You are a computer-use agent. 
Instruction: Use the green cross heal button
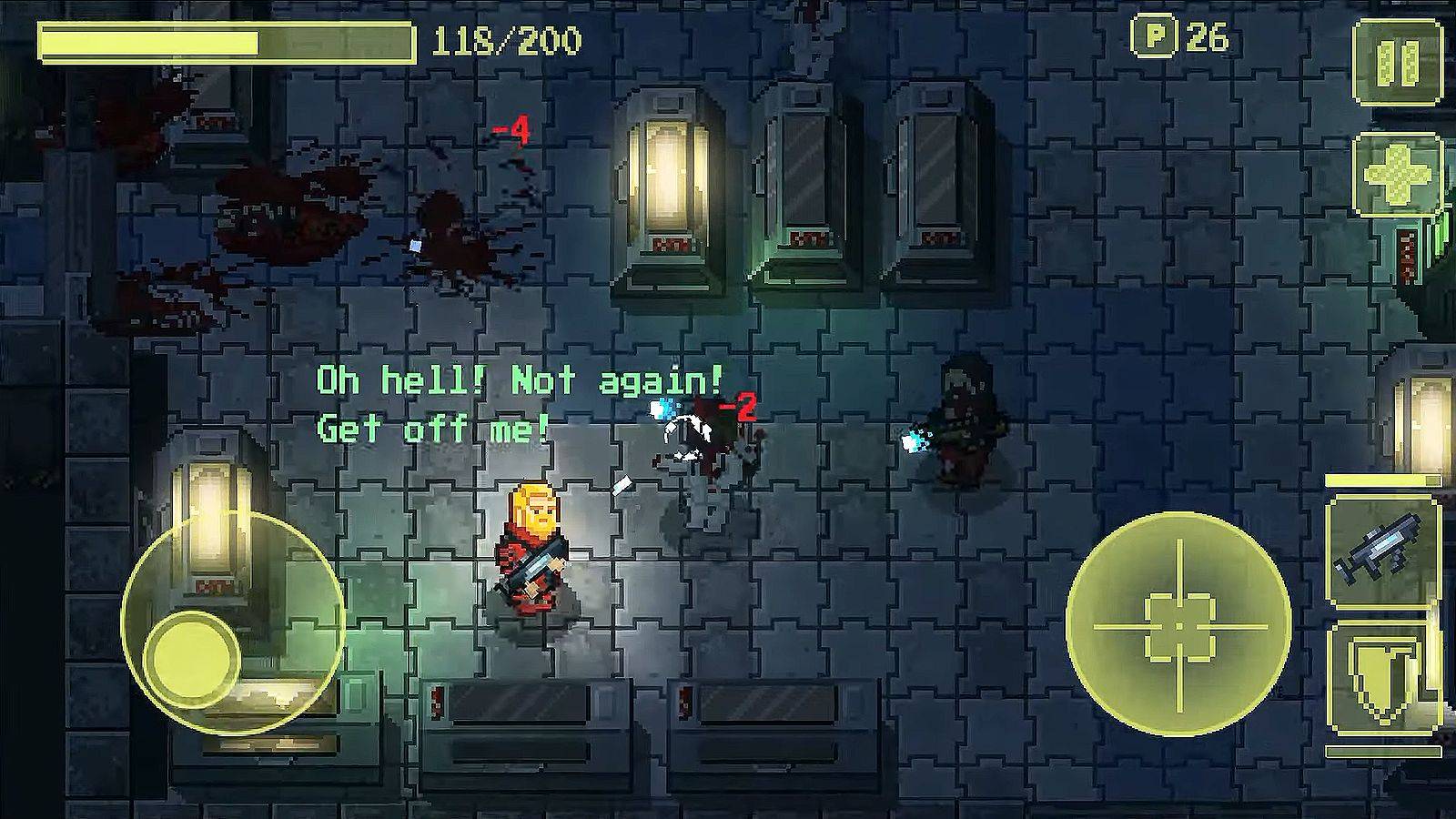point(1397,173)
